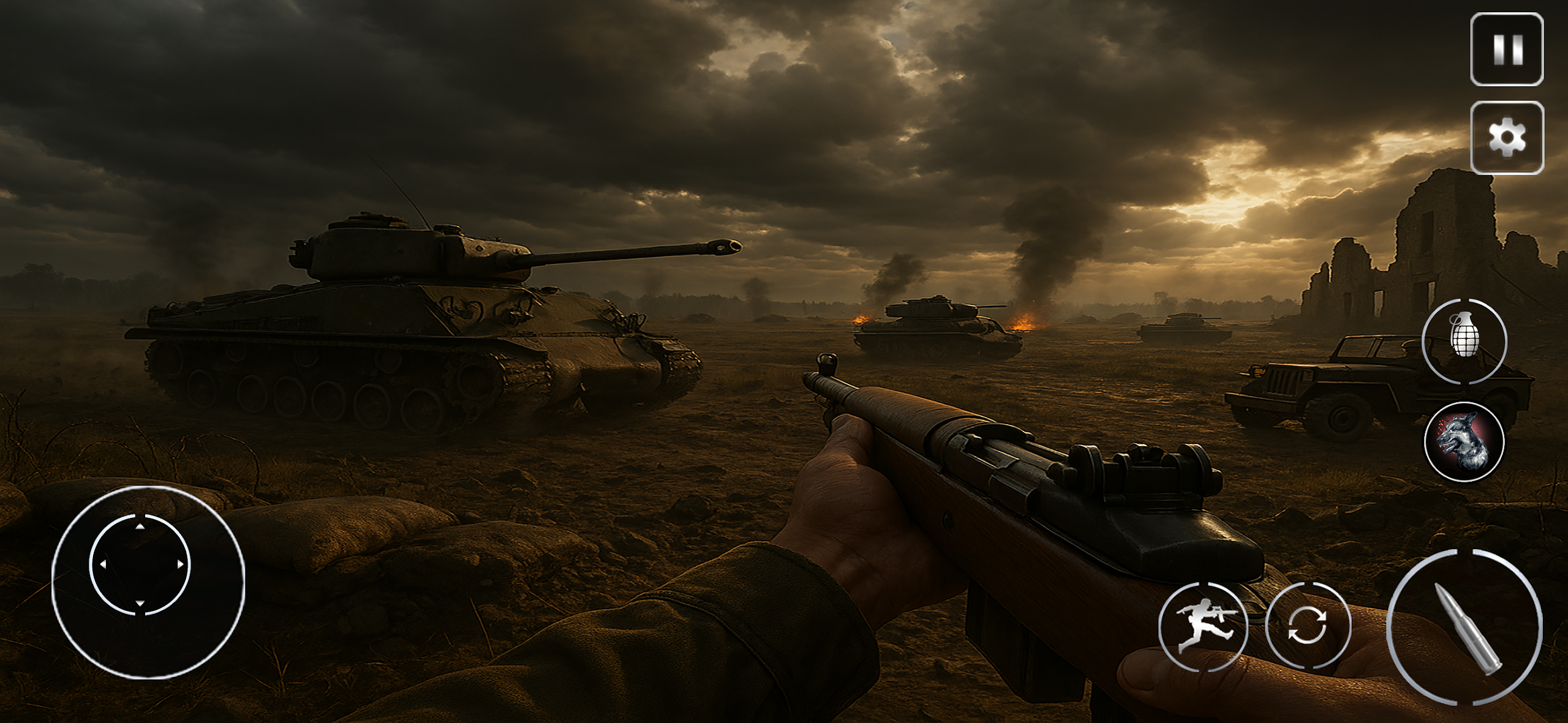Throw a grenade with the grenade icon

pos(1464,341)
